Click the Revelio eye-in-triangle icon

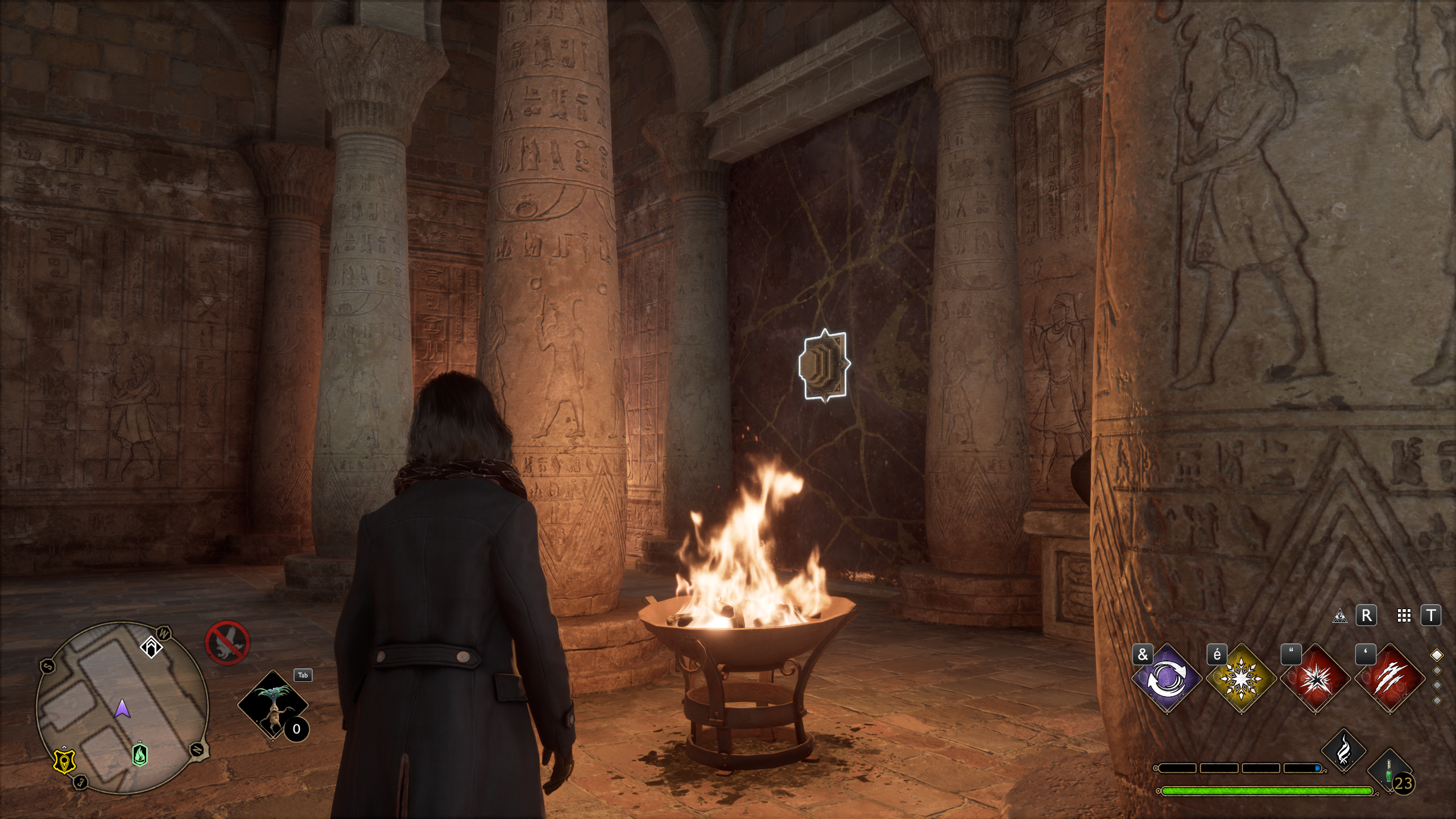[1339, 616]
